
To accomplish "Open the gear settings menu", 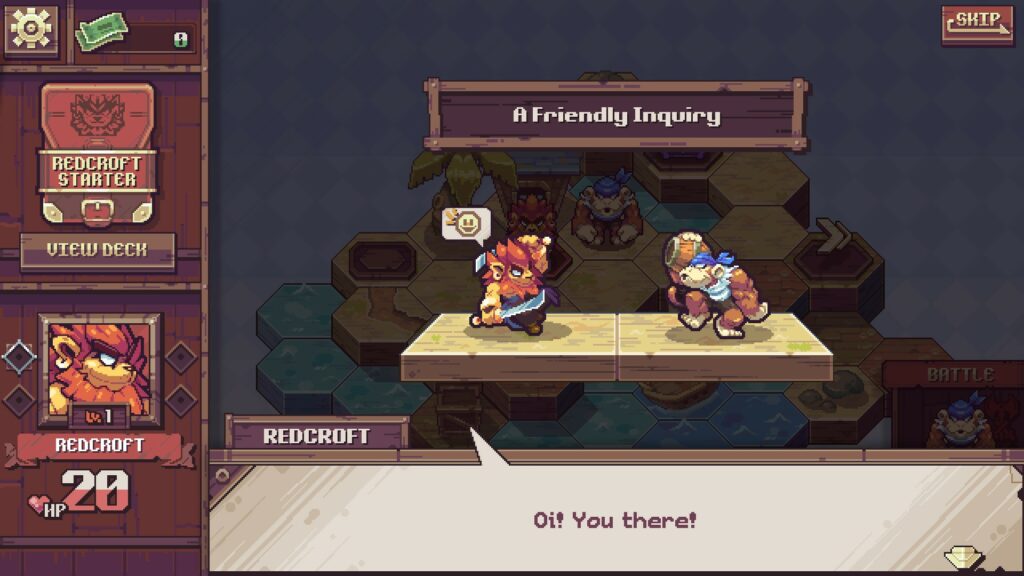I will (31, 30).
